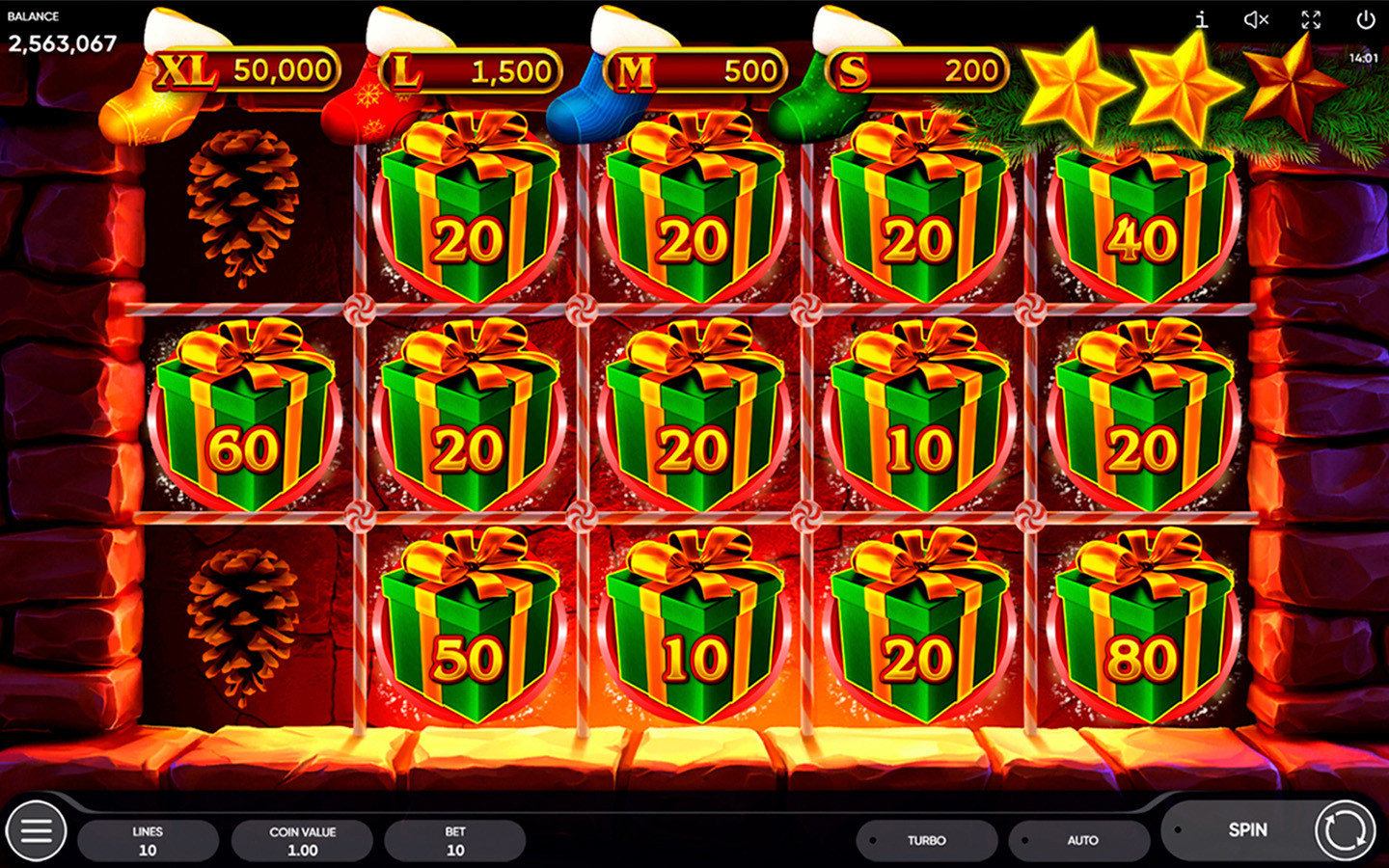The width and height of the screenshot is (1389, 868).
Task: Select the XL golden stocking jackpot
Action: (x=241, y=69)
